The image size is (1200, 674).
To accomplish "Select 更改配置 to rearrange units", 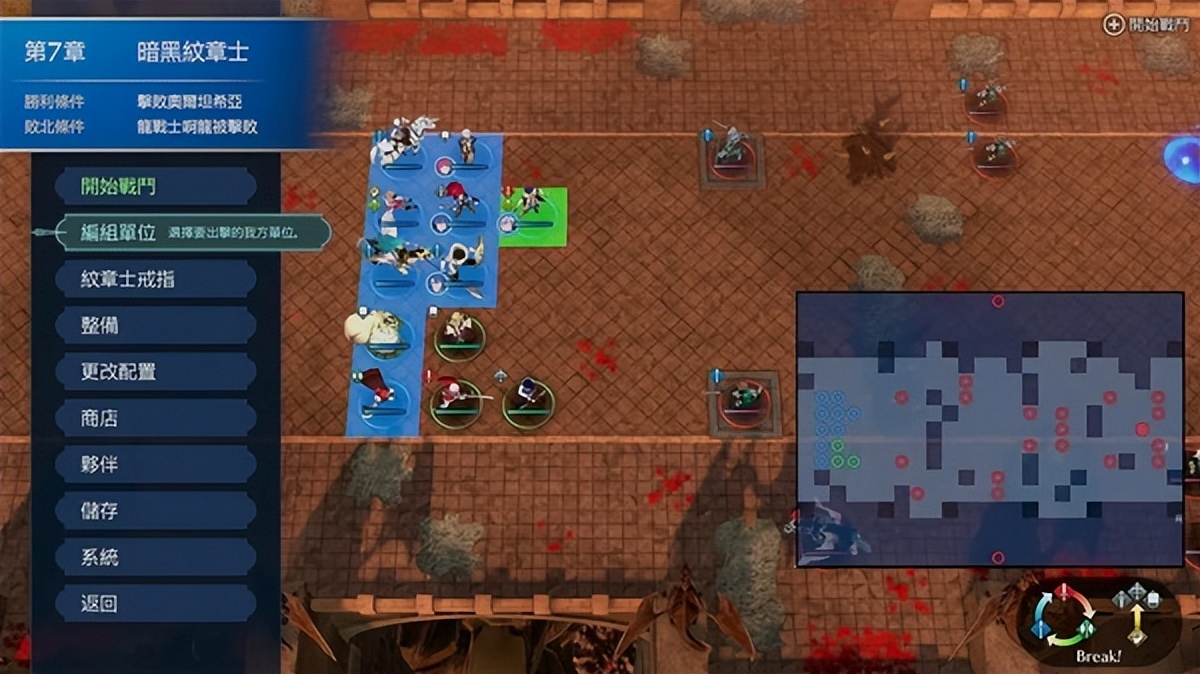I will click(155, 372).
